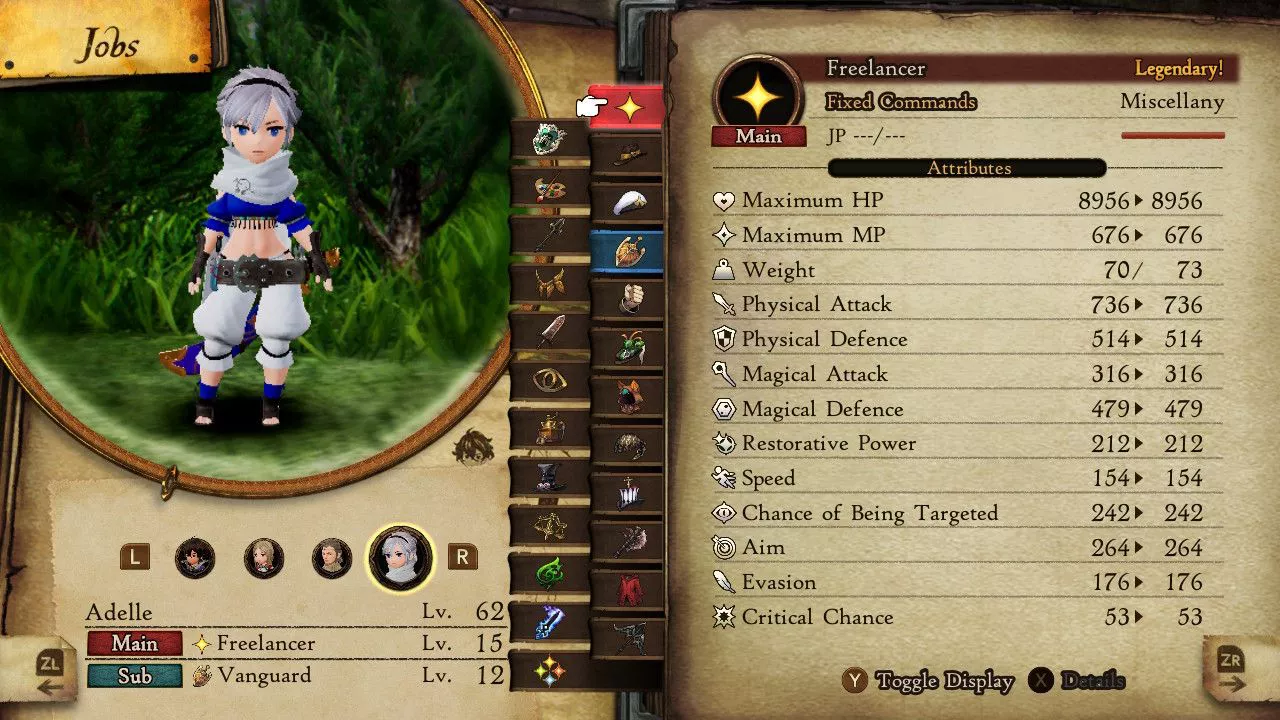Select the brown wide-brimmed hat job tab
Viewport: 1280px width, 720px height.
628,155
